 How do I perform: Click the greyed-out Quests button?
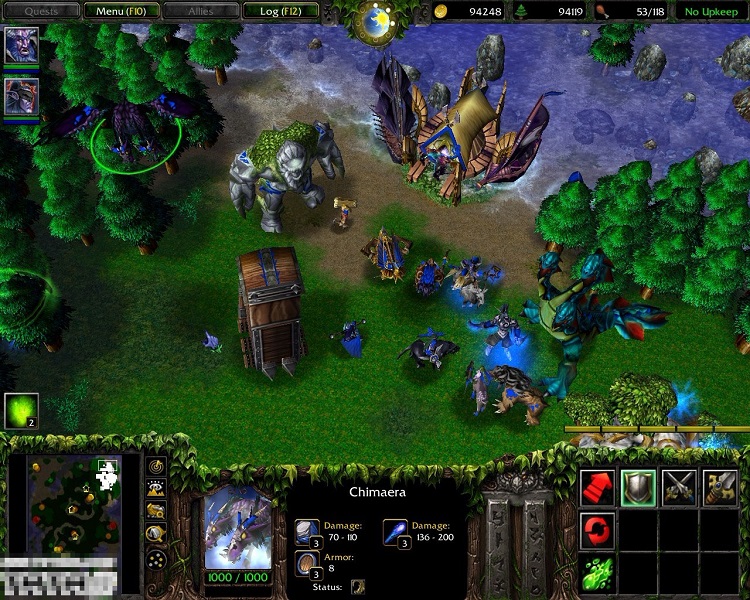pos(40,11)
